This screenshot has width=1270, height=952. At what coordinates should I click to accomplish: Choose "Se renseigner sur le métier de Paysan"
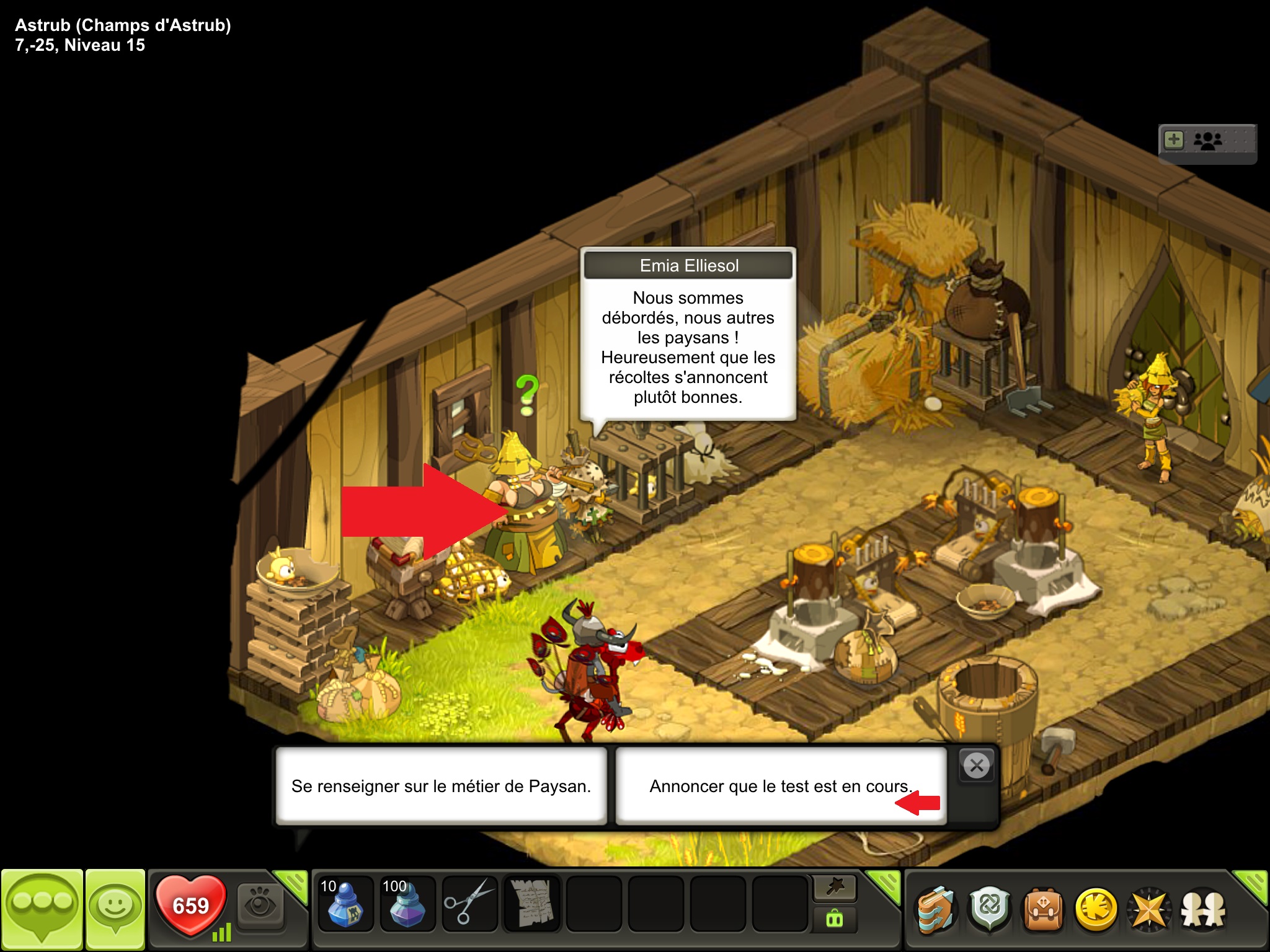point(441,786)
